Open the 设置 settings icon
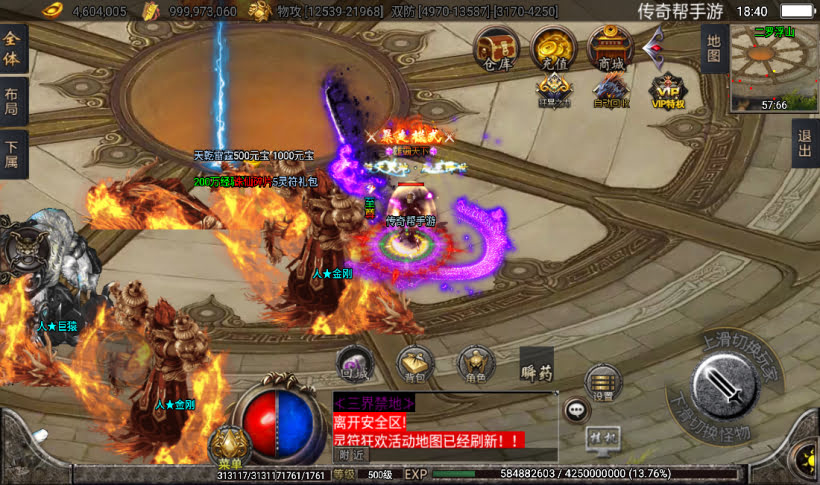This screenshot has height=485, width=820. (602, 382)
